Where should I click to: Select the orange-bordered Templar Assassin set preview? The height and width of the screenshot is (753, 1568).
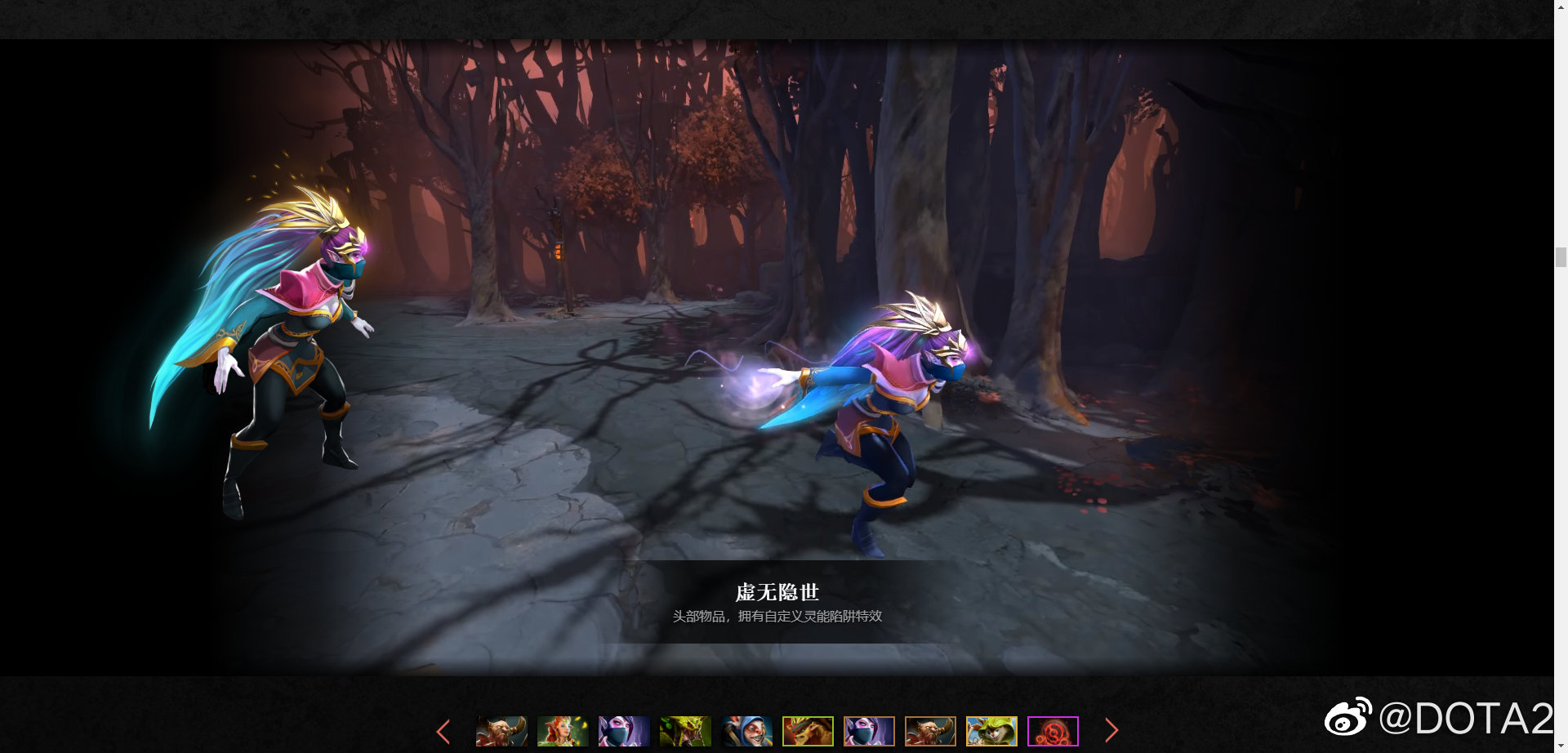(x=870, y=731)
